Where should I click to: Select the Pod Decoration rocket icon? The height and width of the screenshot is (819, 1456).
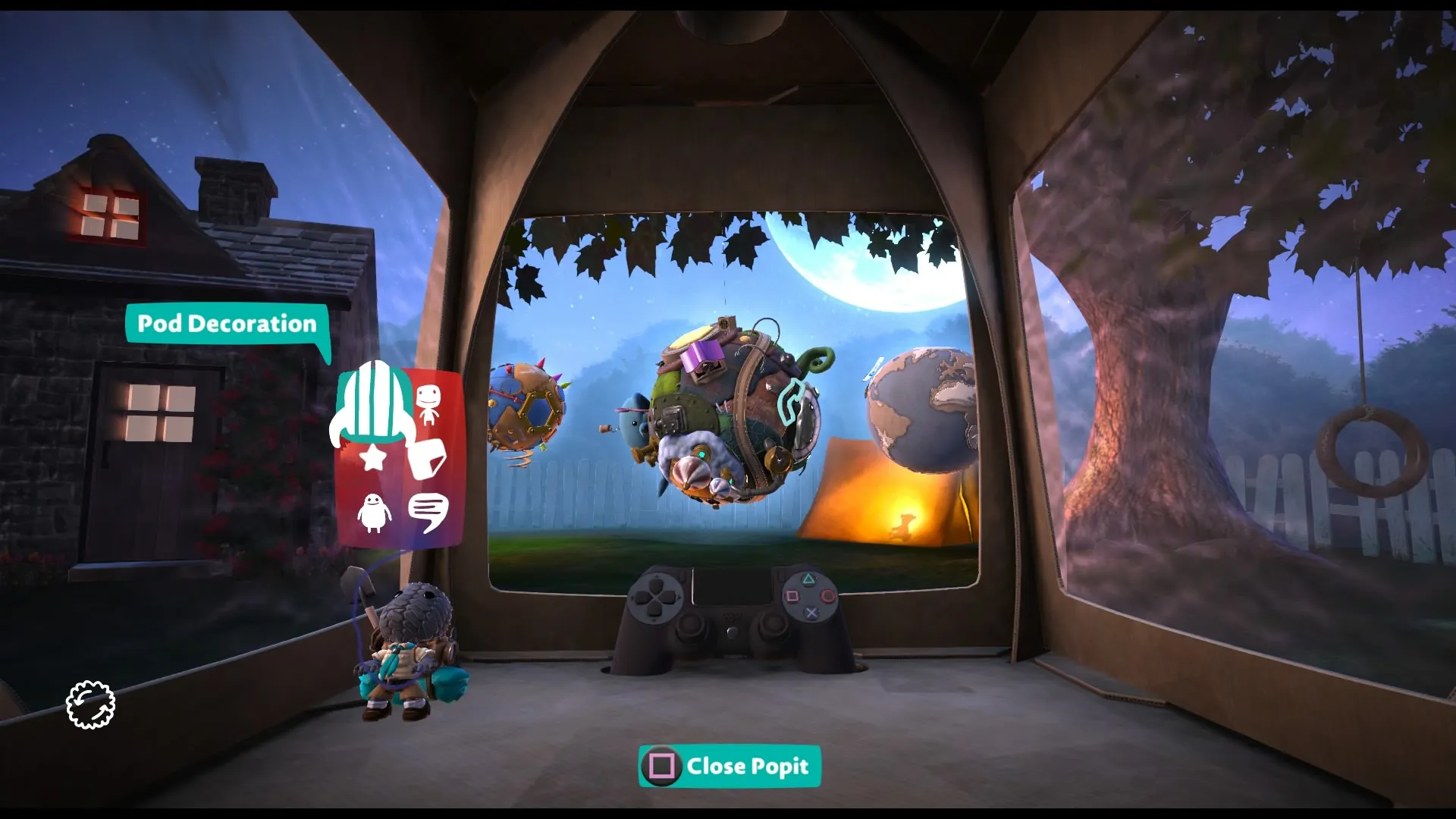pos(375,402)
